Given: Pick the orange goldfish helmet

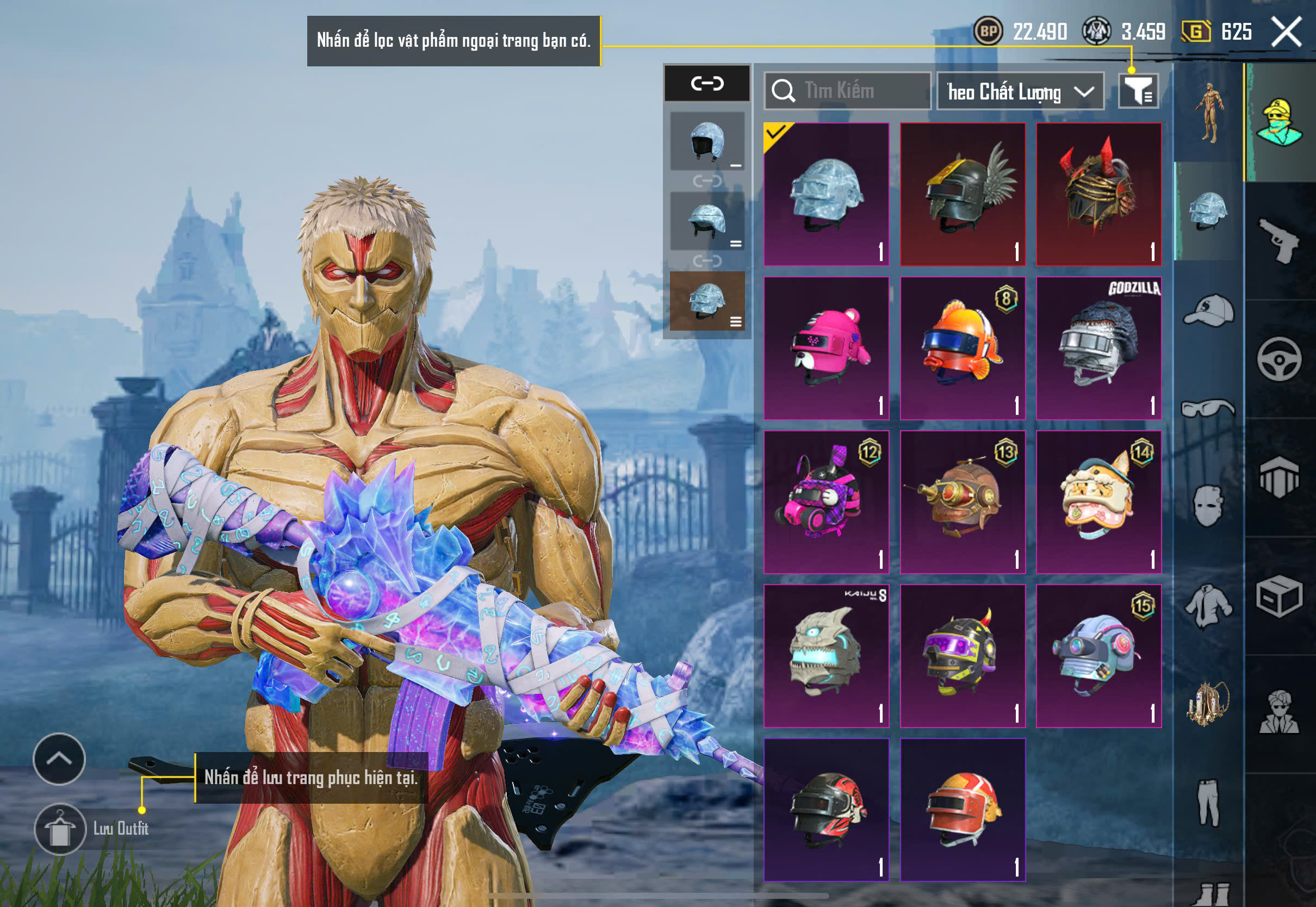Looking at the screenshot, I should coord(963,349).
